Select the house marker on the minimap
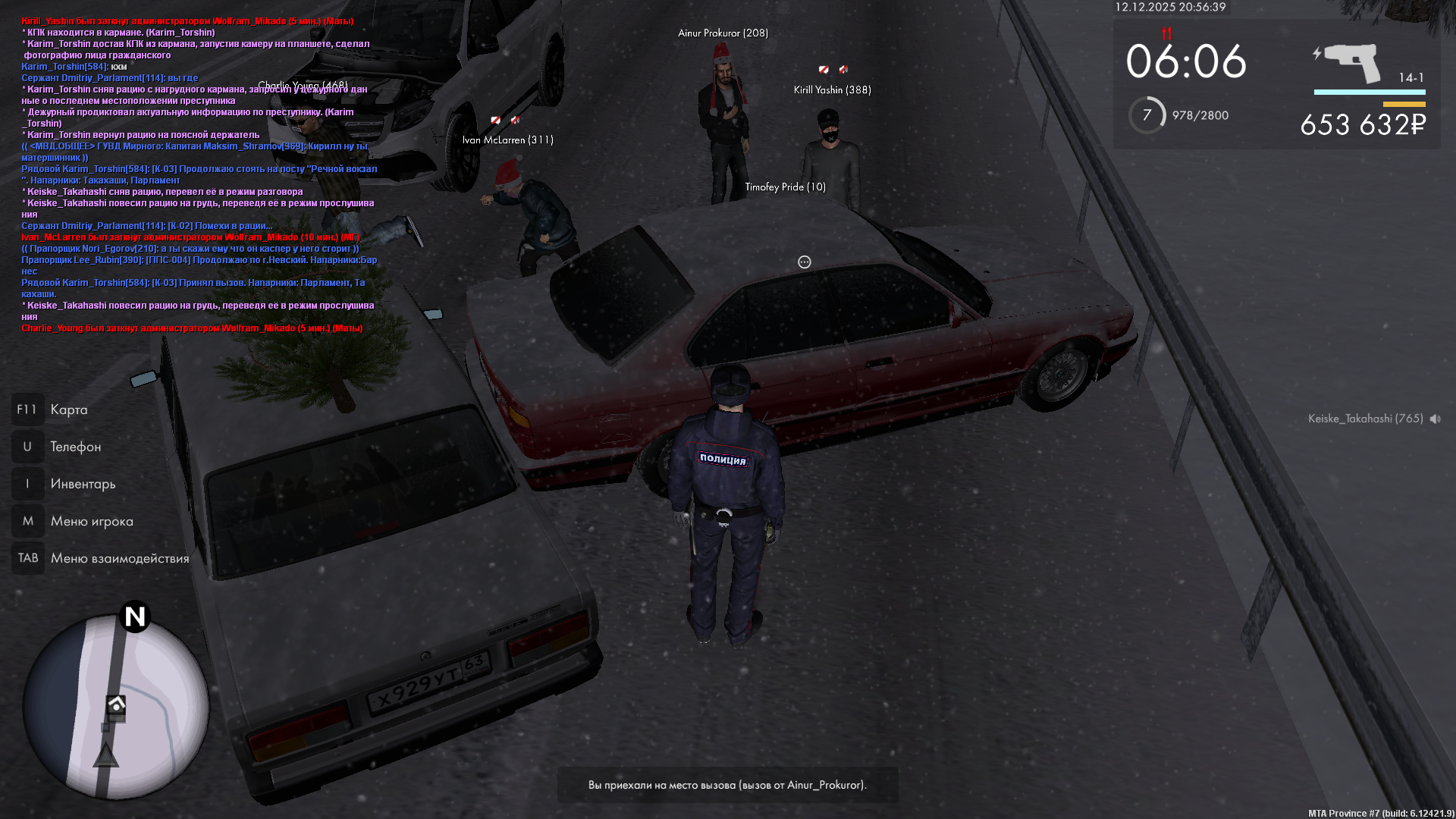Screen dimensions: 1456x819 tap(116, 704)
